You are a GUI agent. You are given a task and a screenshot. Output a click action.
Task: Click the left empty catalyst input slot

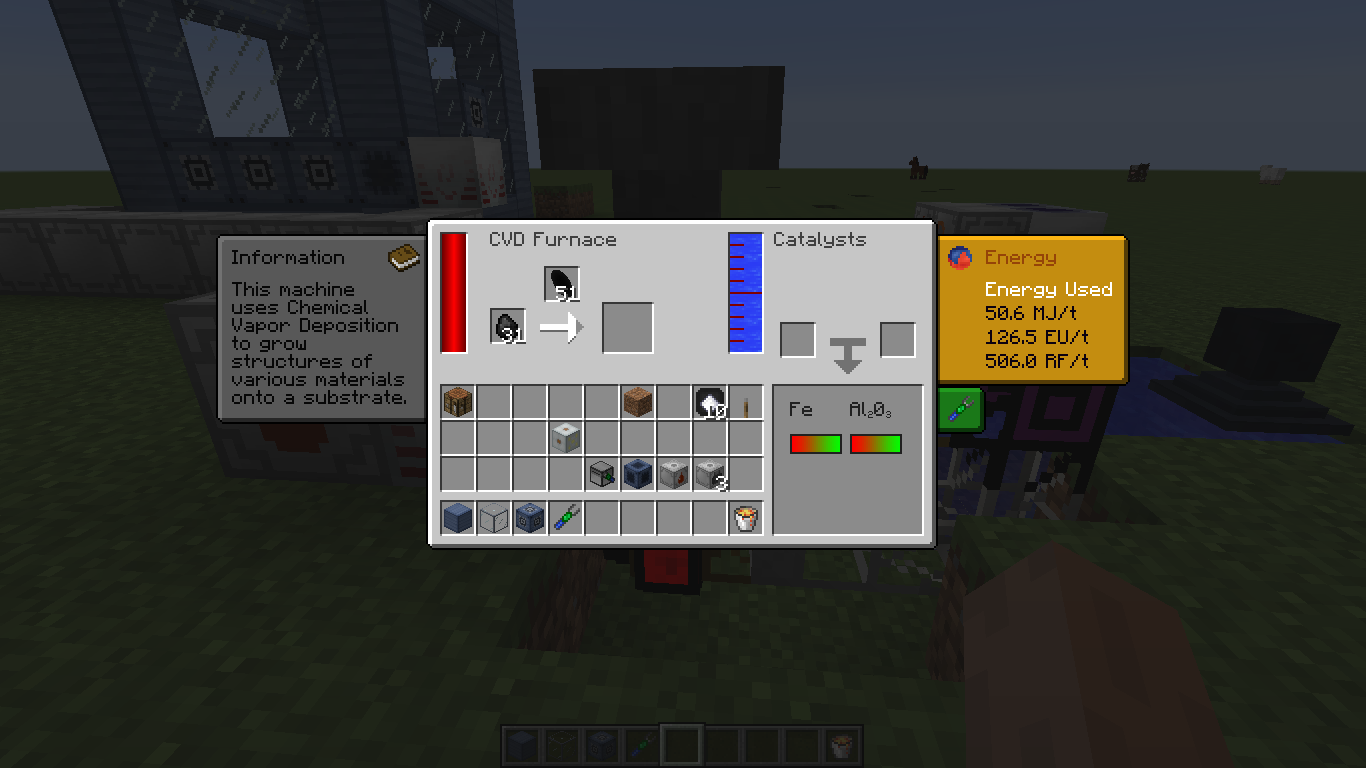[x=797, y=339]
